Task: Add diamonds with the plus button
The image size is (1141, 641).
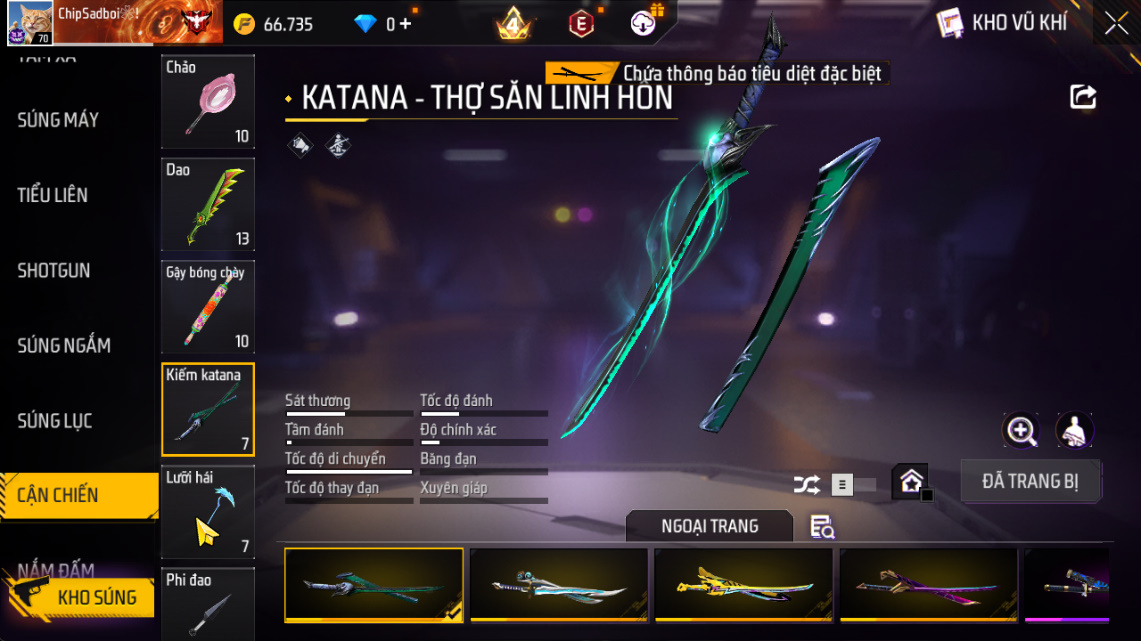Action: (405, 24)
